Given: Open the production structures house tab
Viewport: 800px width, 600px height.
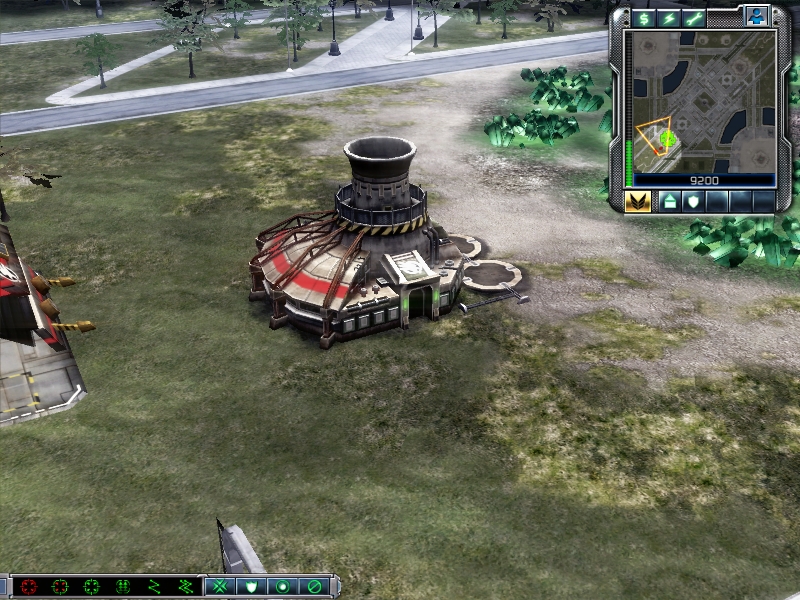Looking at the screenshot, I should [669, 201].
